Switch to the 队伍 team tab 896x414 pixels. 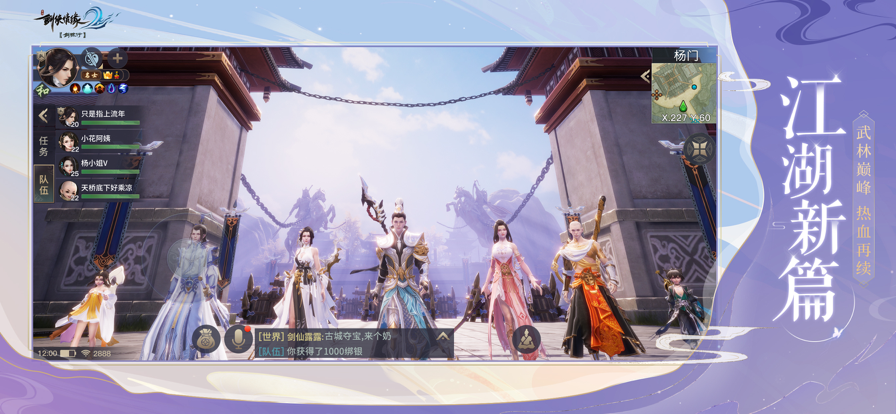[x=43, y=184]
